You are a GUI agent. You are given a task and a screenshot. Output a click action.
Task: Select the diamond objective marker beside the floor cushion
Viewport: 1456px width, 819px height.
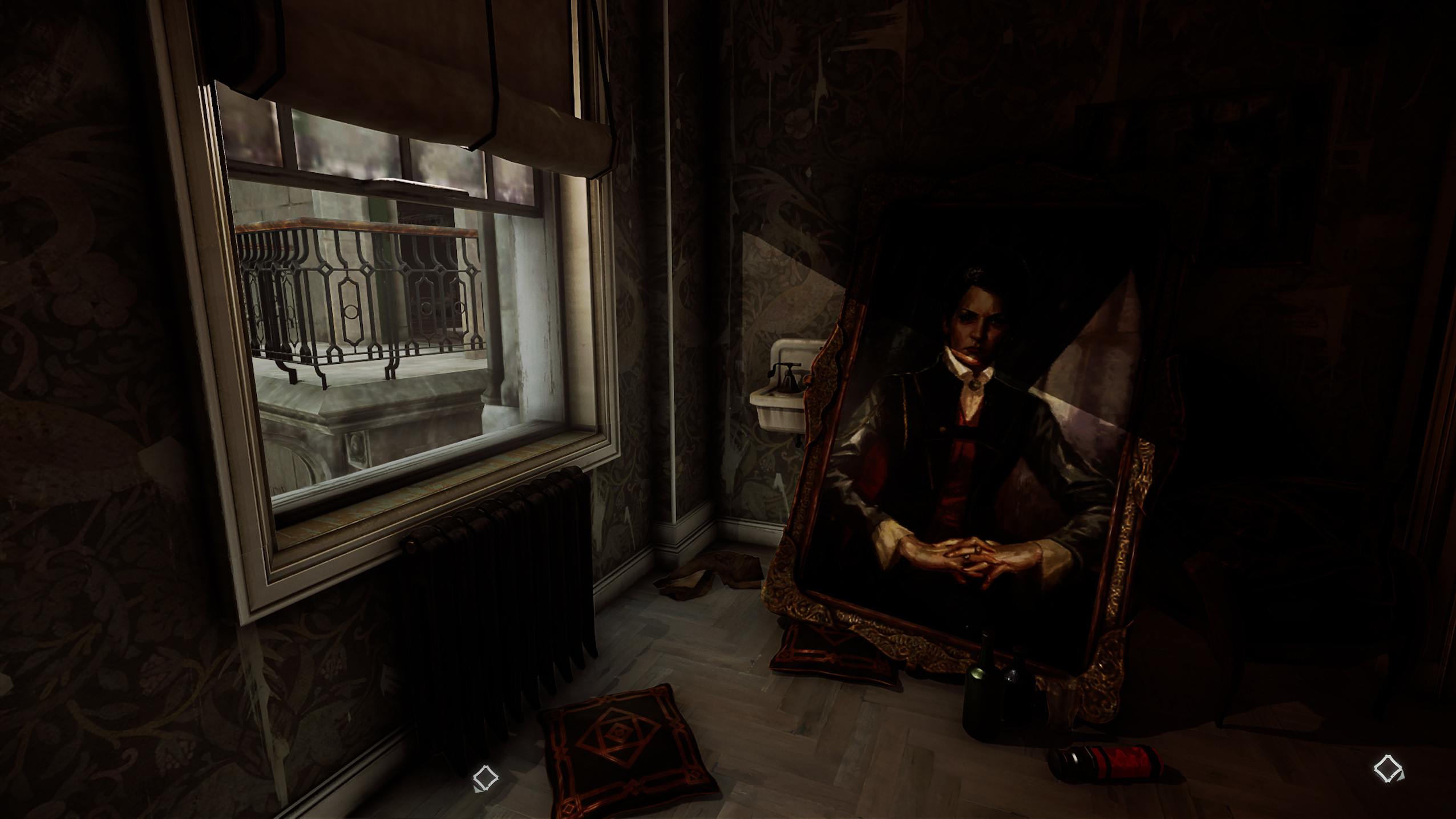486,778
